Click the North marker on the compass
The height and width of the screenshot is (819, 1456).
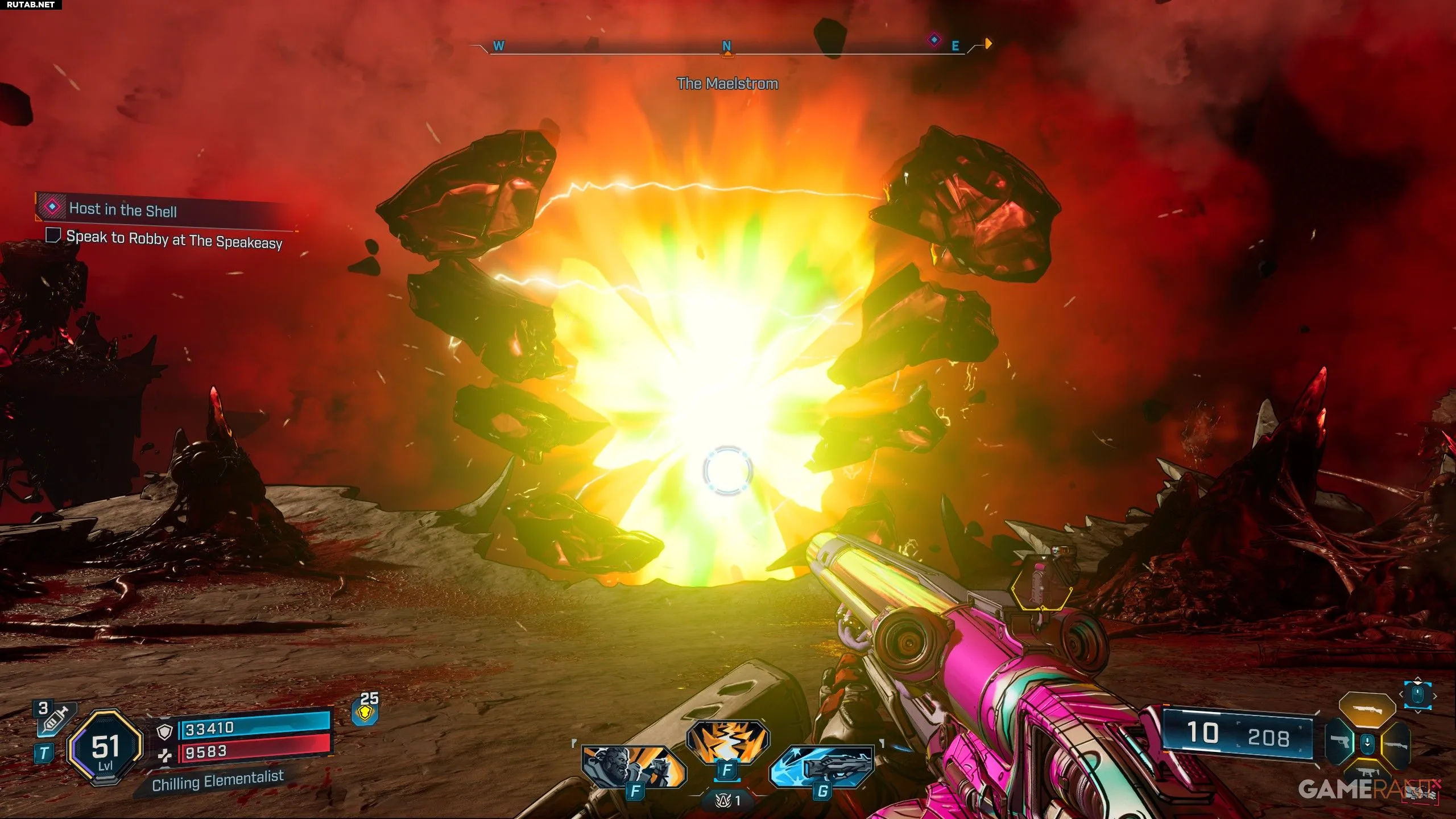click(x=726, y=46)
